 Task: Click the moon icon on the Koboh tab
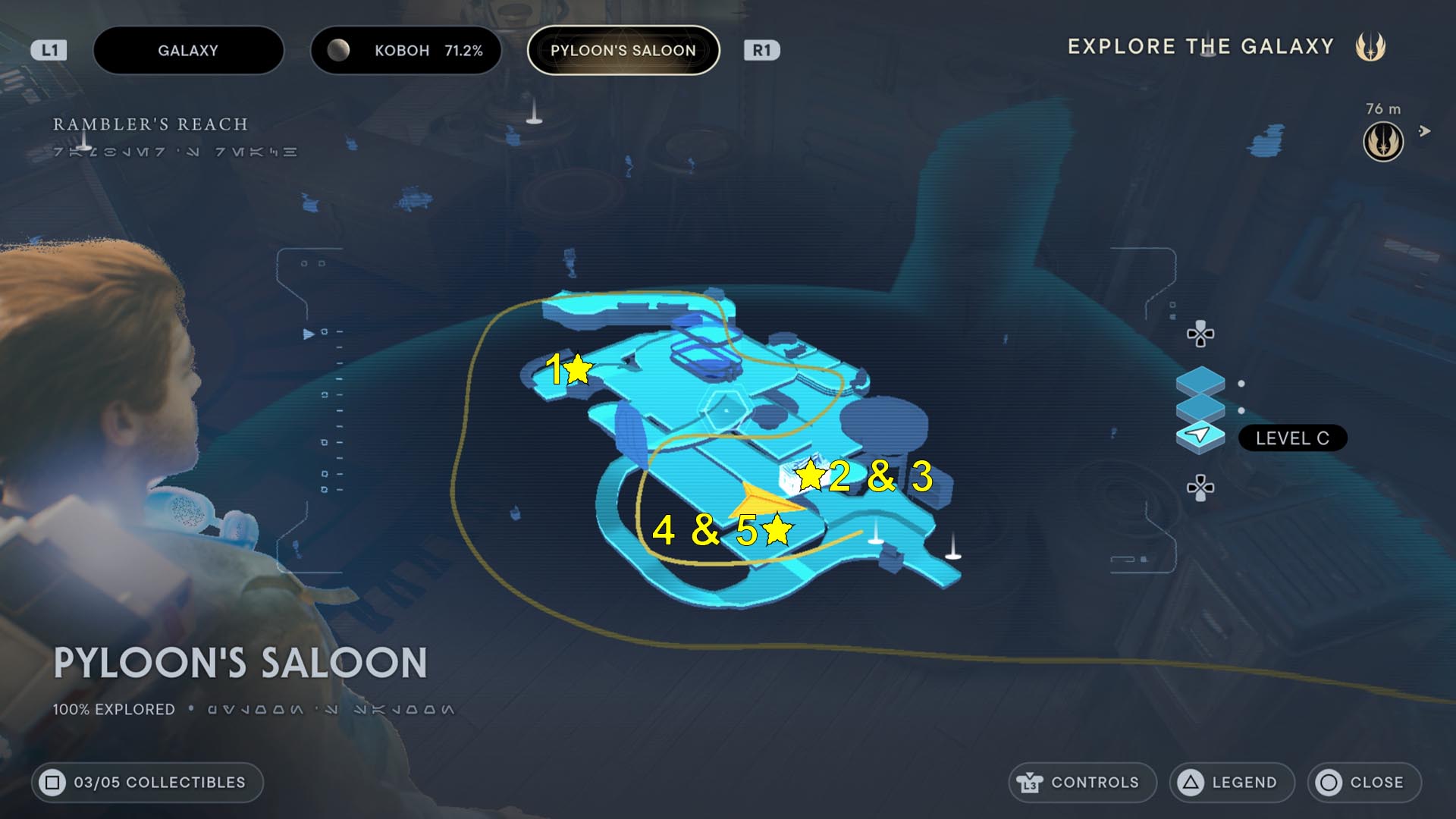pyautogui.click(x=340, y=50)
